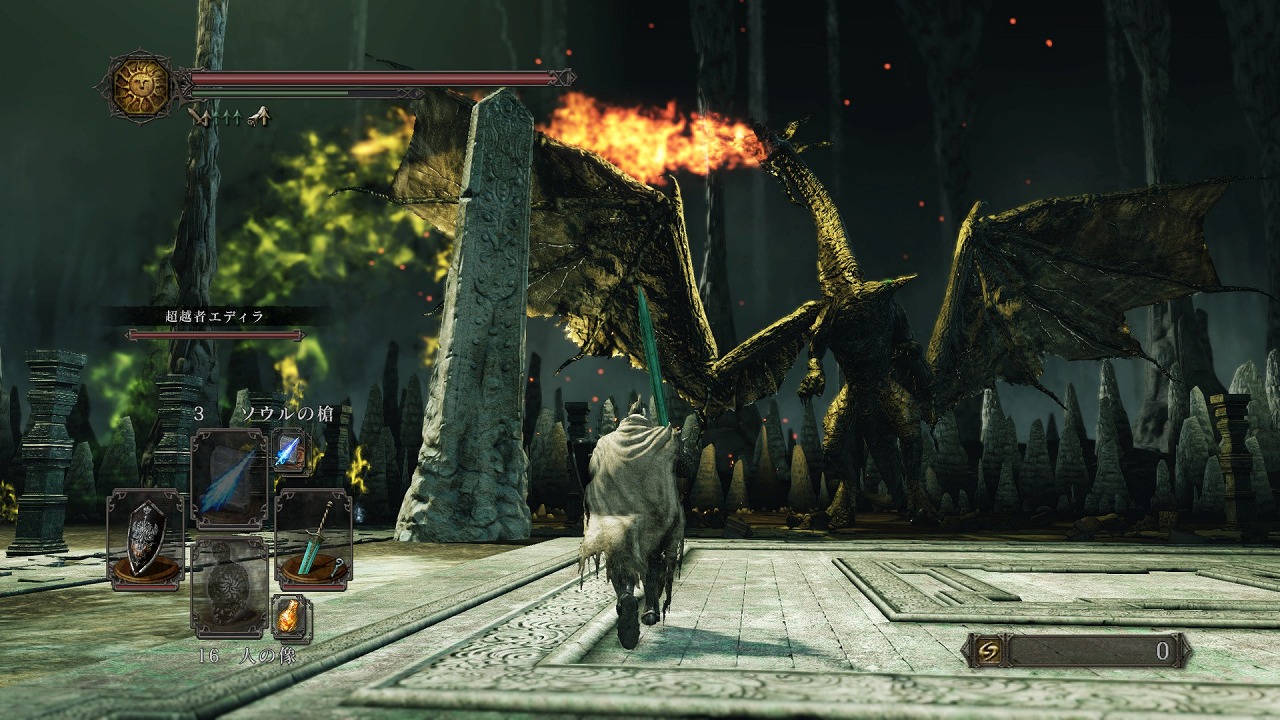Click the small blue spear spell icon
The image size is (1280, 720).
tap(291, 451)
